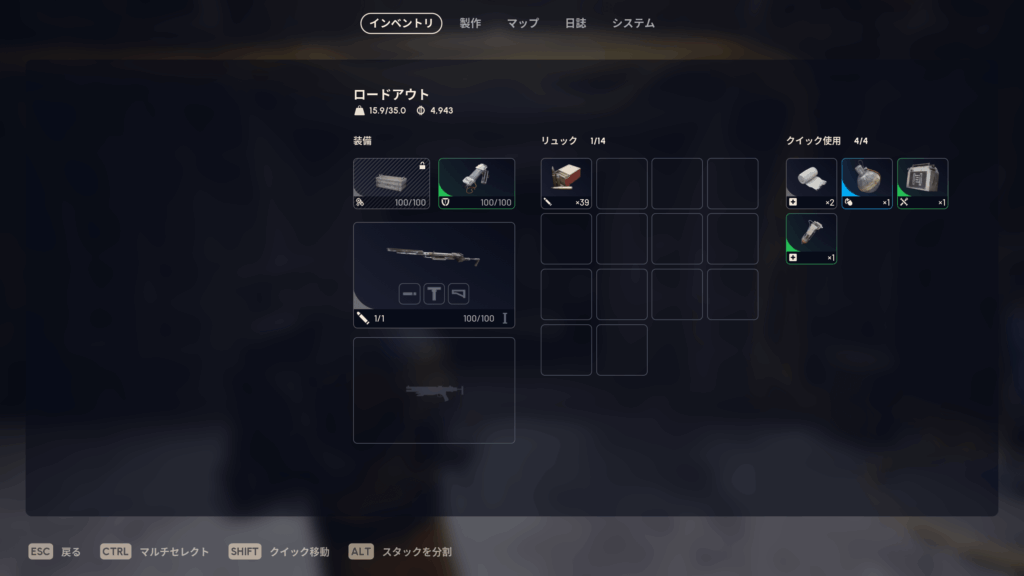Select the blue round flask grenade slot

[x=866, y=183]
